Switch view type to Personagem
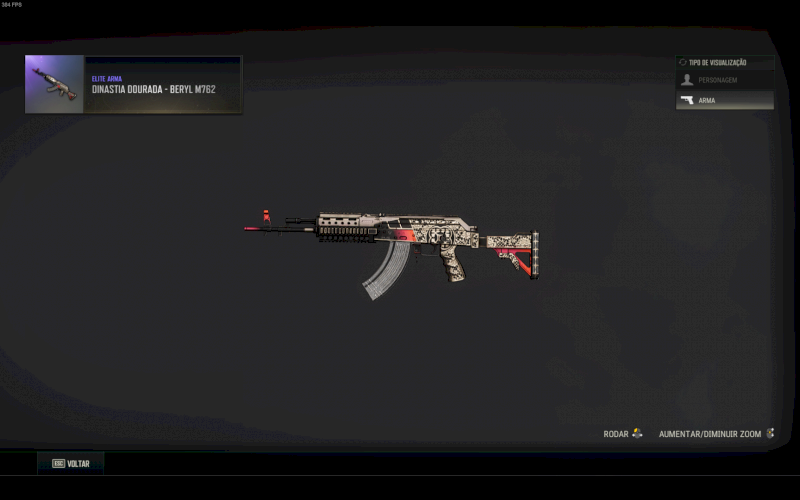 click(724, 80)
